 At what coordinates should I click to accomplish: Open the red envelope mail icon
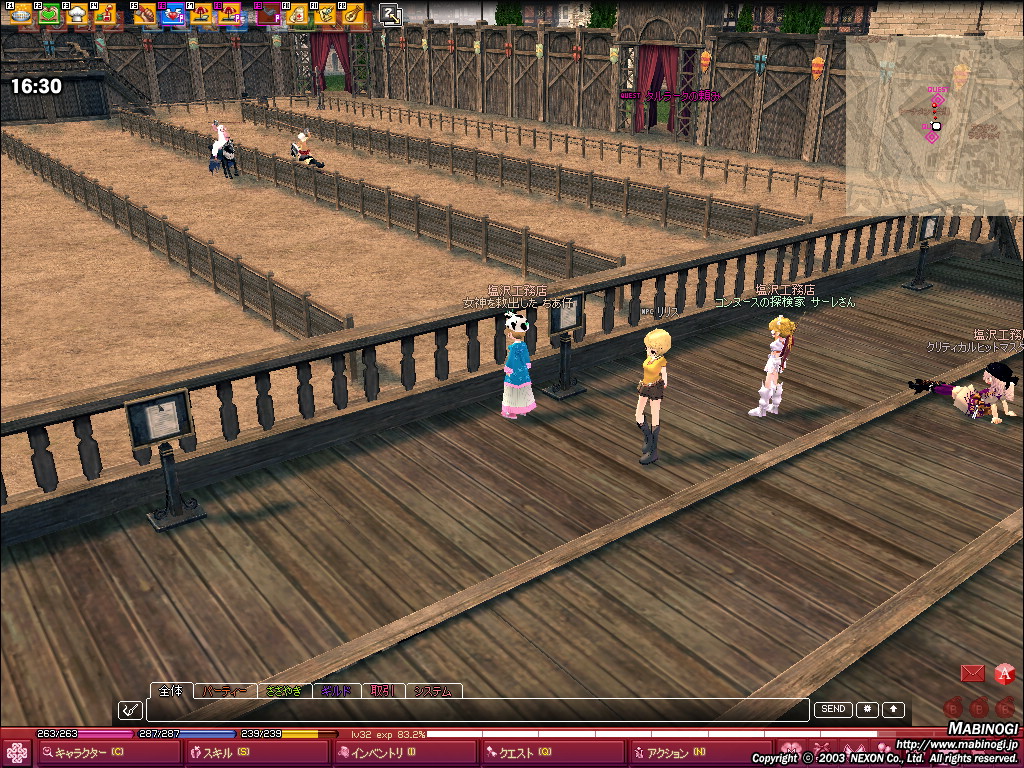(972, 674)
